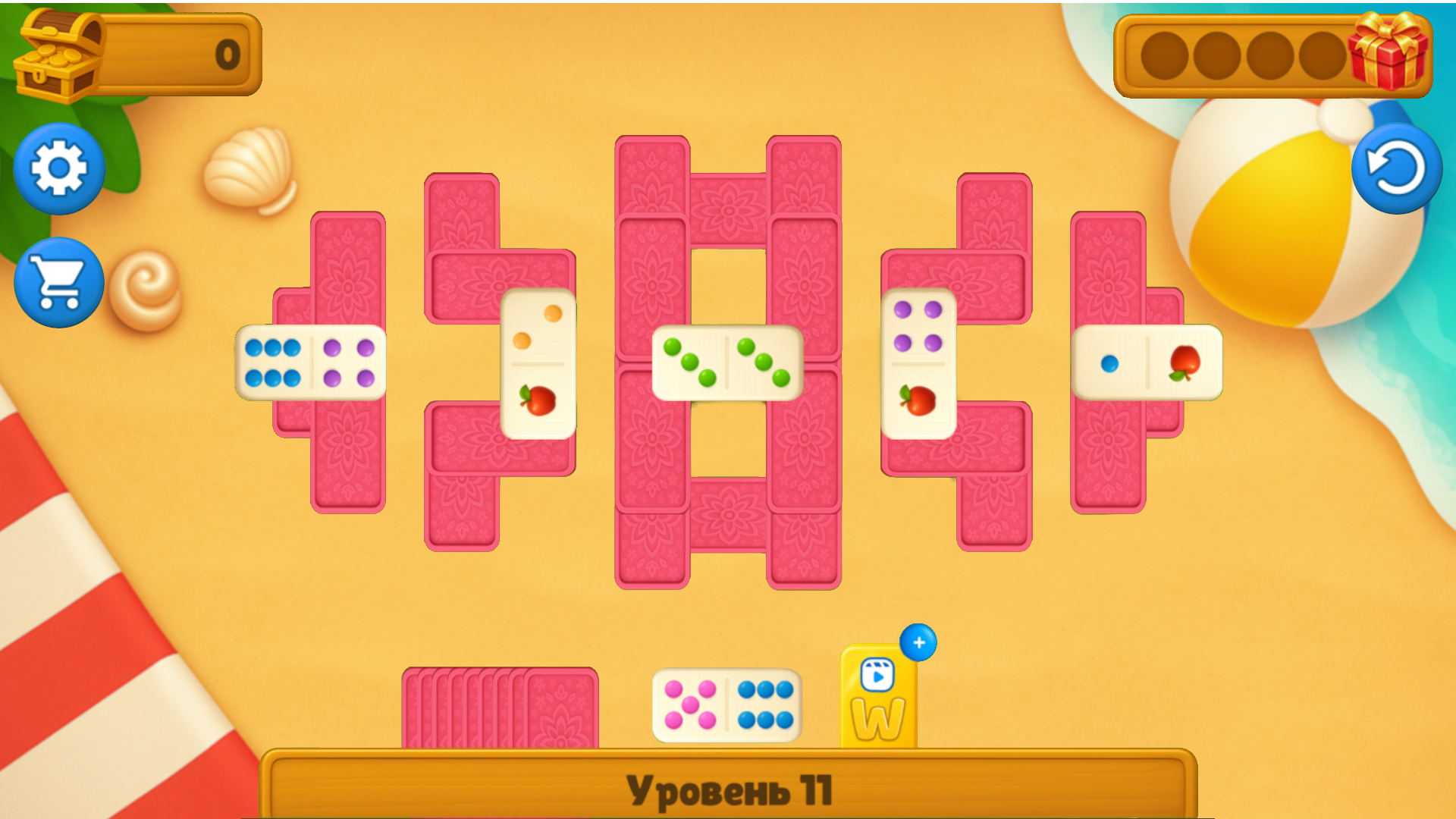Open the in-game shop cart
The width and height of the screenshot is (1456, 819).
click(58, 282)
